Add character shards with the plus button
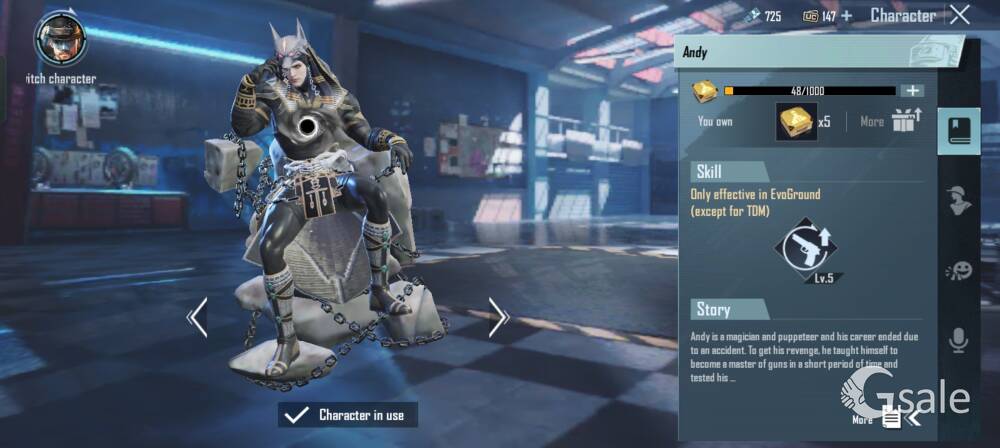 [911, 91]
